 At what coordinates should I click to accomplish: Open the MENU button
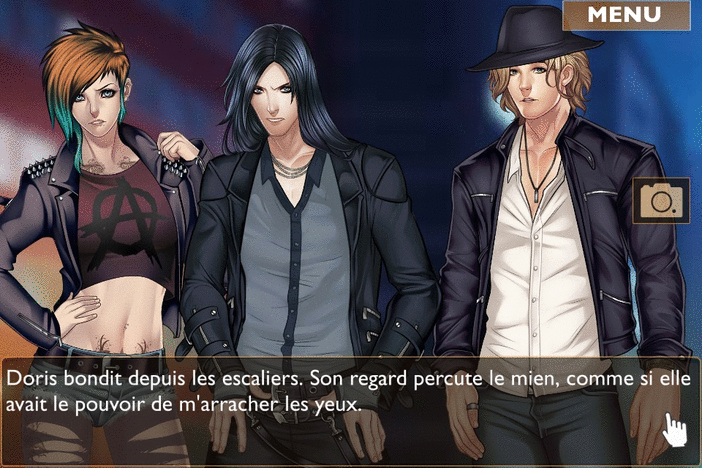coord(625,15)
